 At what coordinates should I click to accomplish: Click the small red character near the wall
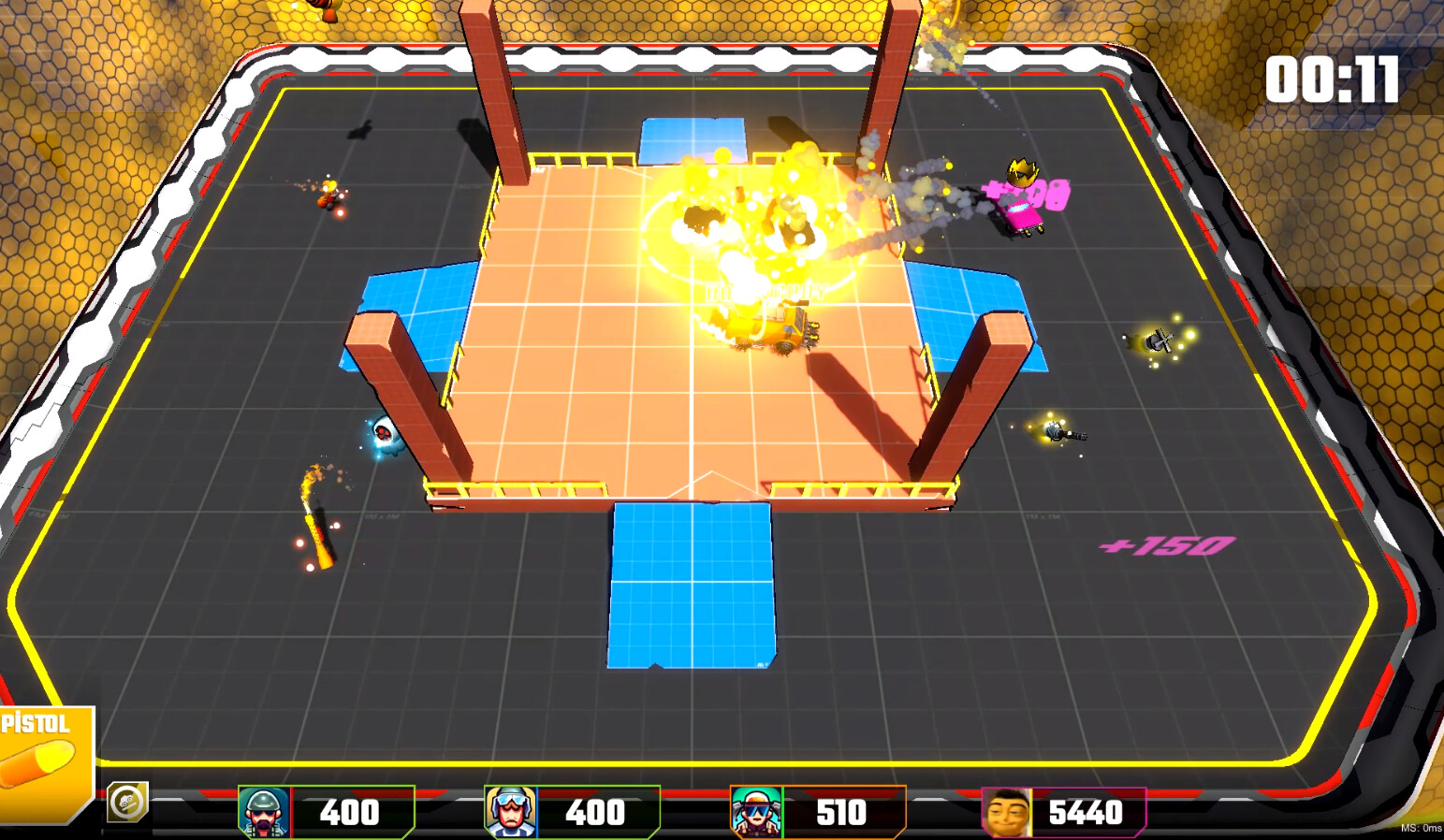pyautogui.click(x=329, y=196)
